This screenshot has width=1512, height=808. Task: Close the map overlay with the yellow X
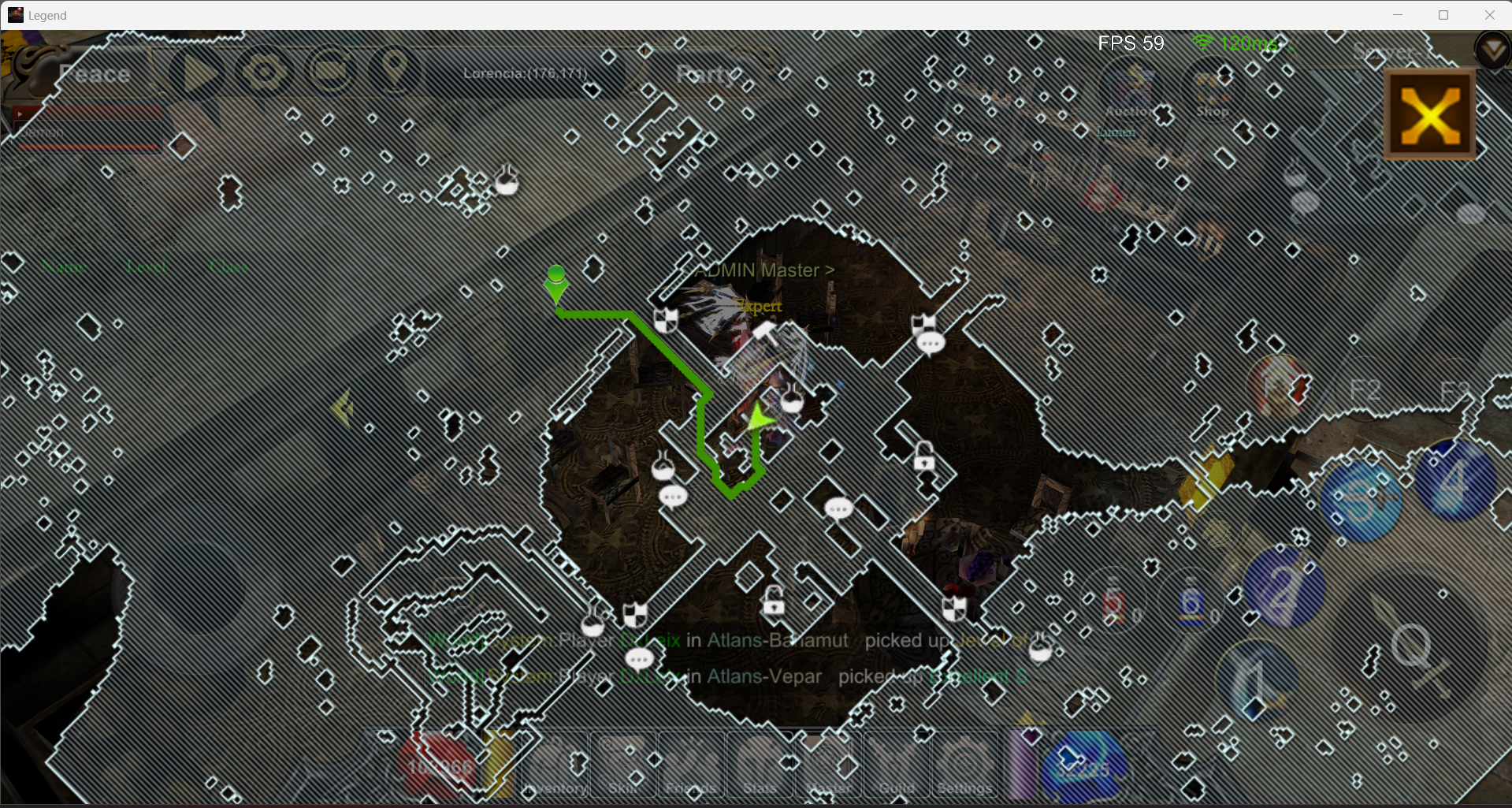[1429, 115]
